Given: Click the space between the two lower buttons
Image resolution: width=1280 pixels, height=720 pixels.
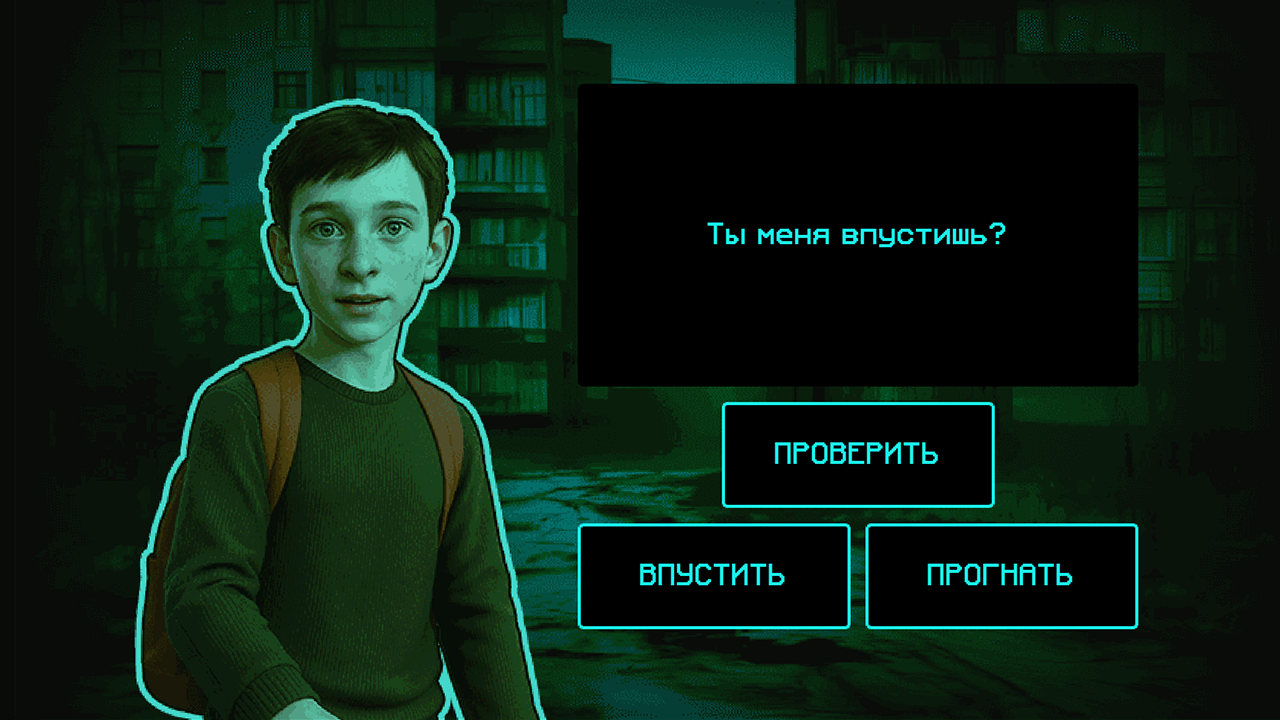Looking at the screenshot, I should tap(857, 575).
